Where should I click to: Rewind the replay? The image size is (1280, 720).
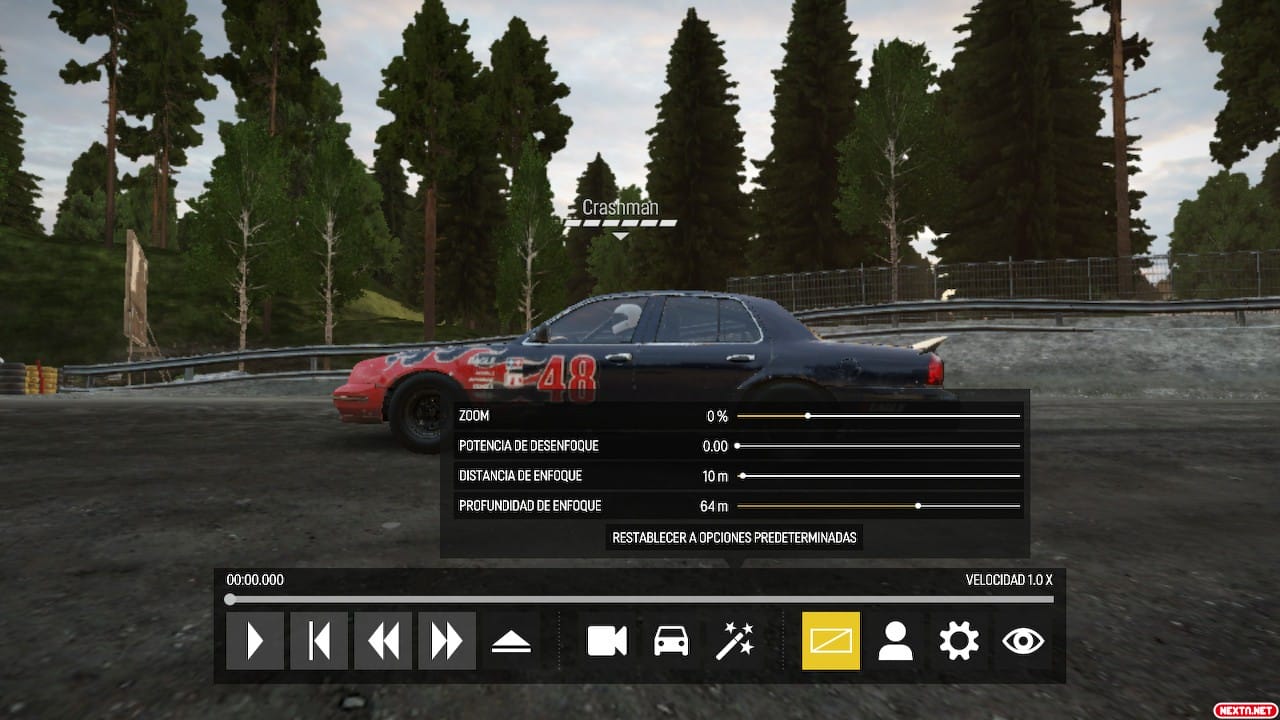click(383, 641)
